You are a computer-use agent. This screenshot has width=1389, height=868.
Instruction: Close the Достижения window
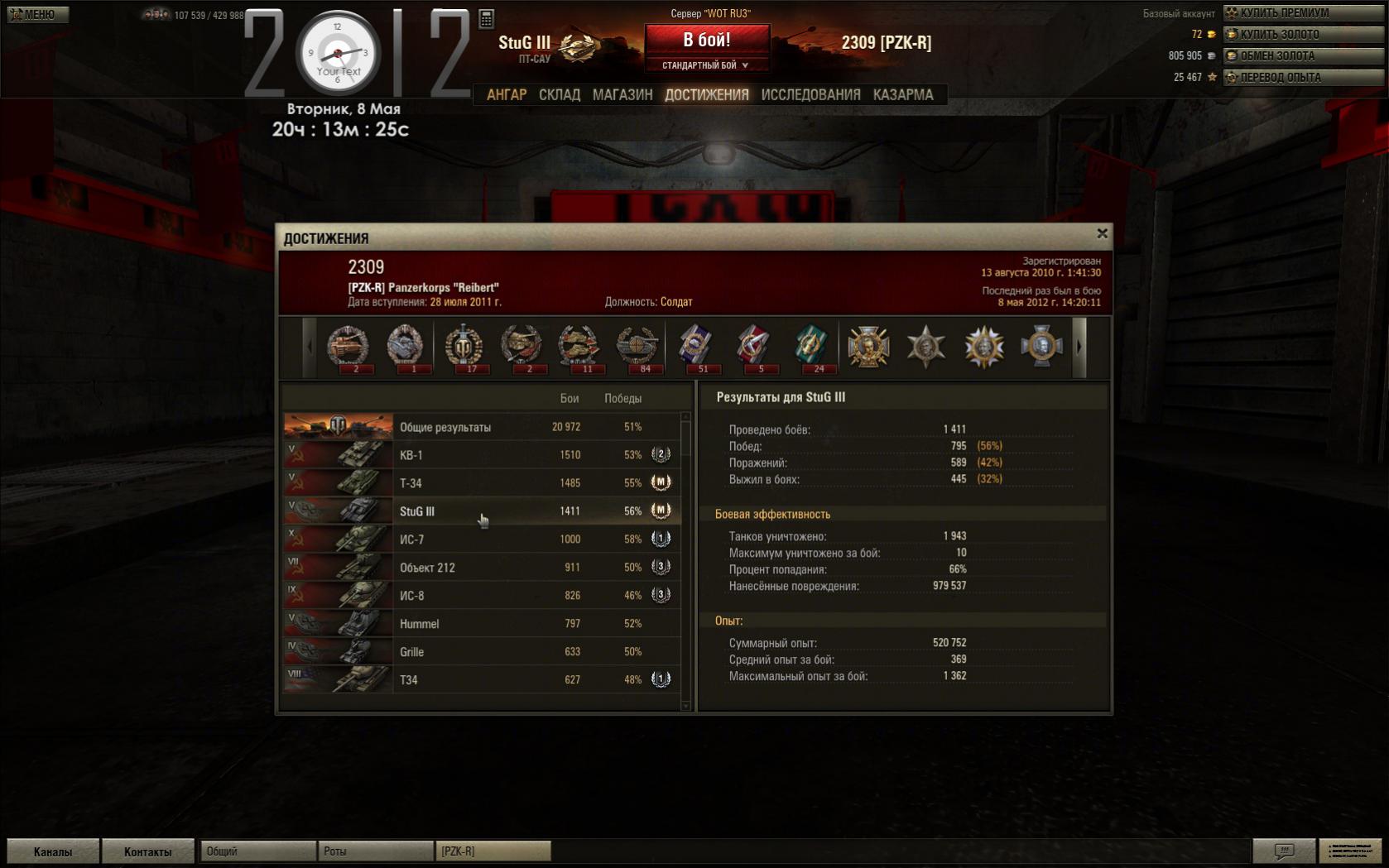tap(1102, 234)
